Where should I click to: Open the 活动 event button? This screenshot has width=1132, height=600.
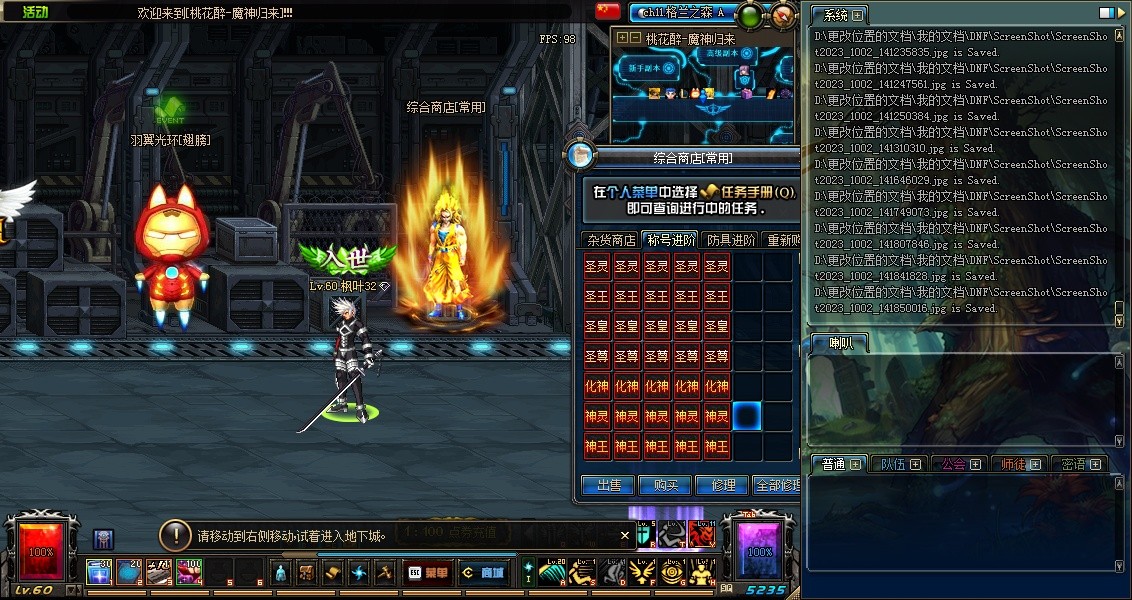[x=36, y=13]
